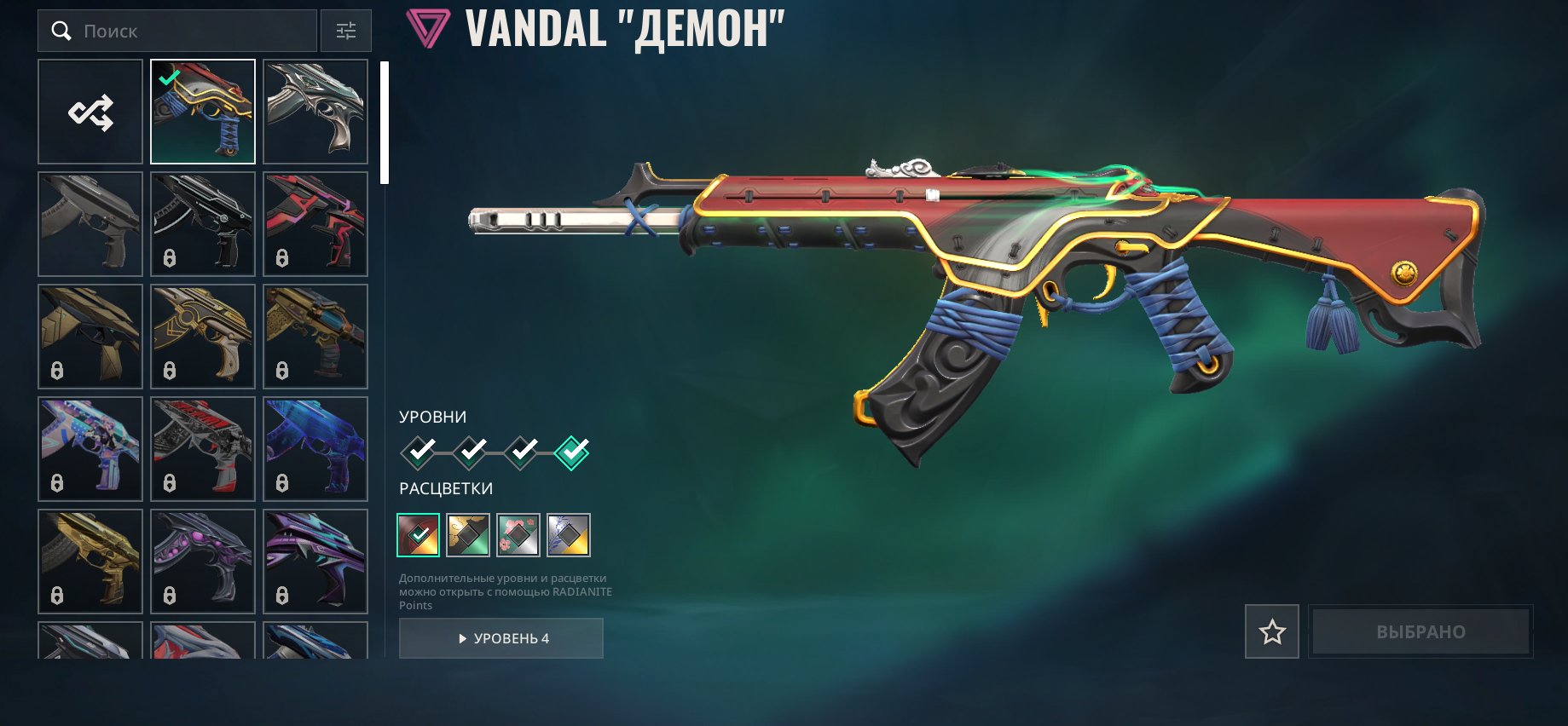Activate the teal-highlighted level 4 checkmark
The height and width of the screenshot is (726, 1568).
click(573, 454)
